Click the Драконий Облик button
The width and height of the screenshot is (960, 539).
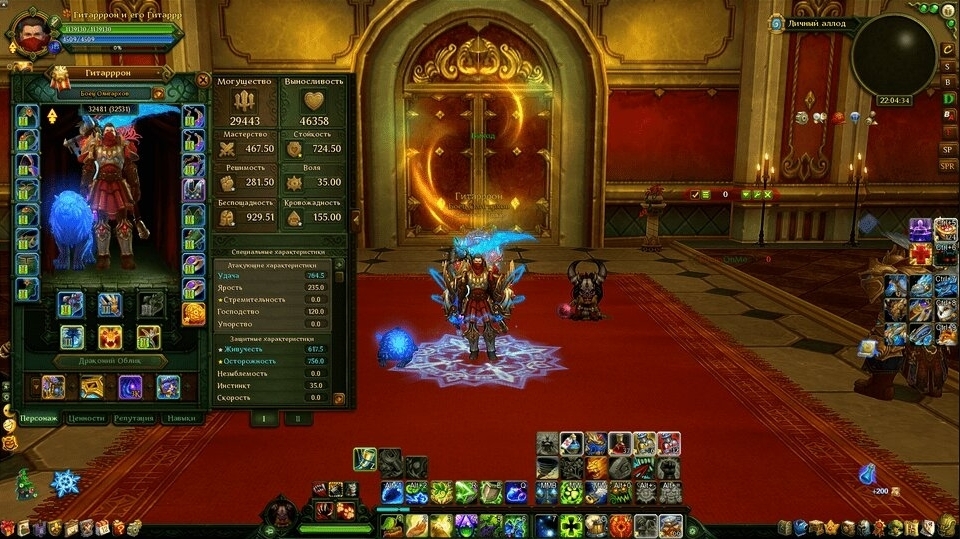[110, 361]
